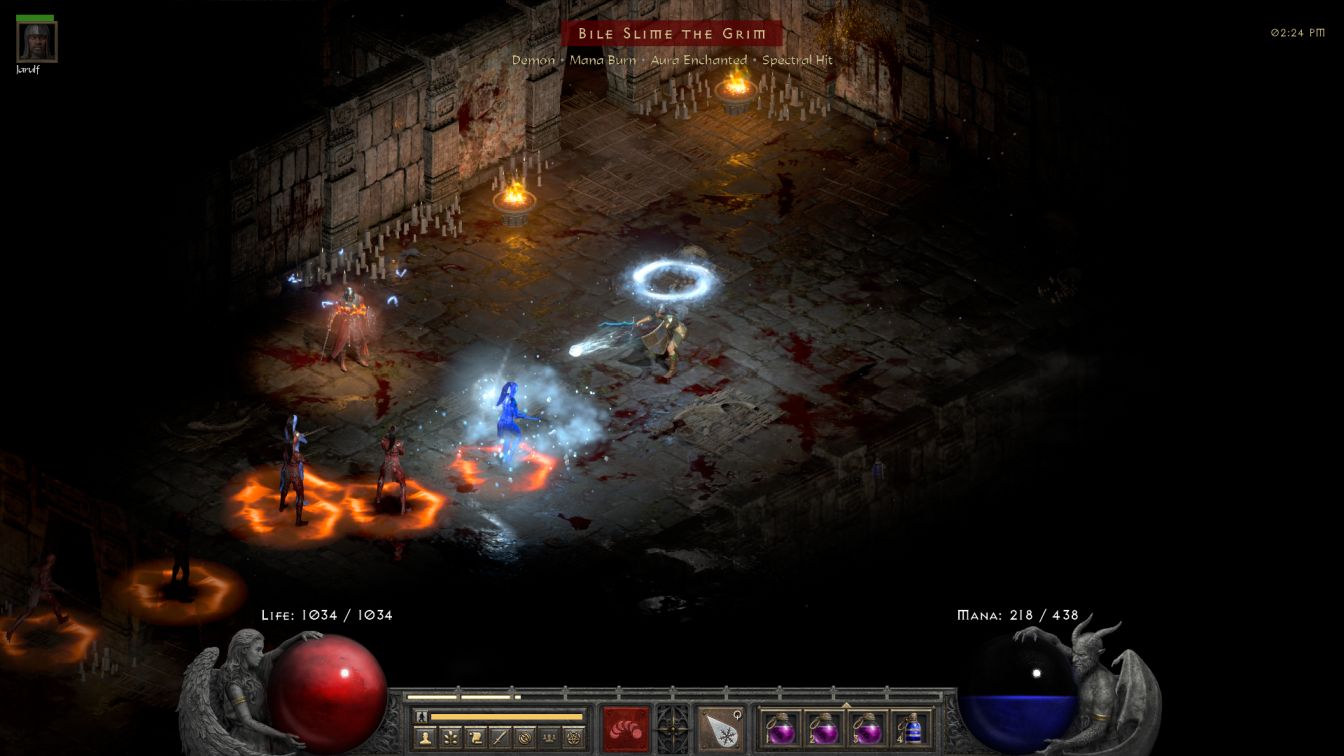
Task: Select the snowflake right-click skill icon
Action: 720,728
